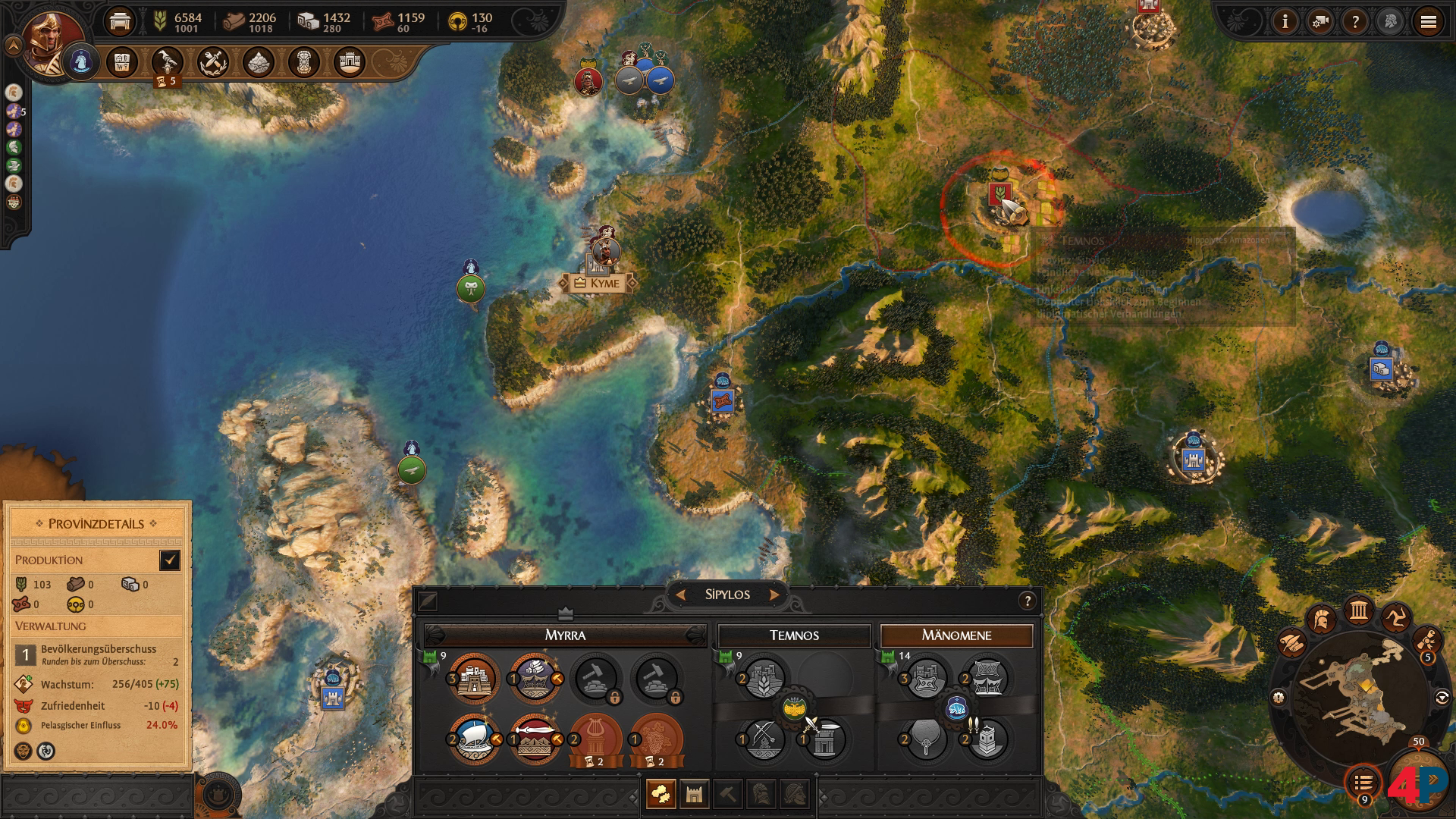
Task: Select the Mänomene settlement header
Action: point(956,635)
